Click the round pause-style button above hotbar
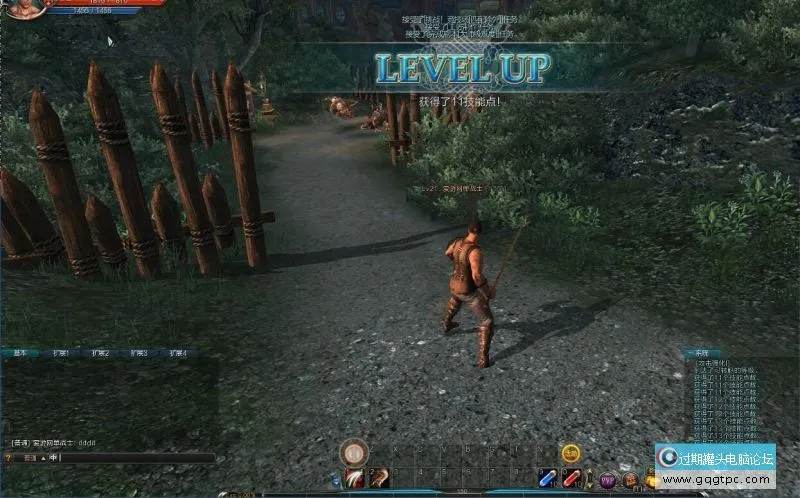 click(x=353, y=453)
